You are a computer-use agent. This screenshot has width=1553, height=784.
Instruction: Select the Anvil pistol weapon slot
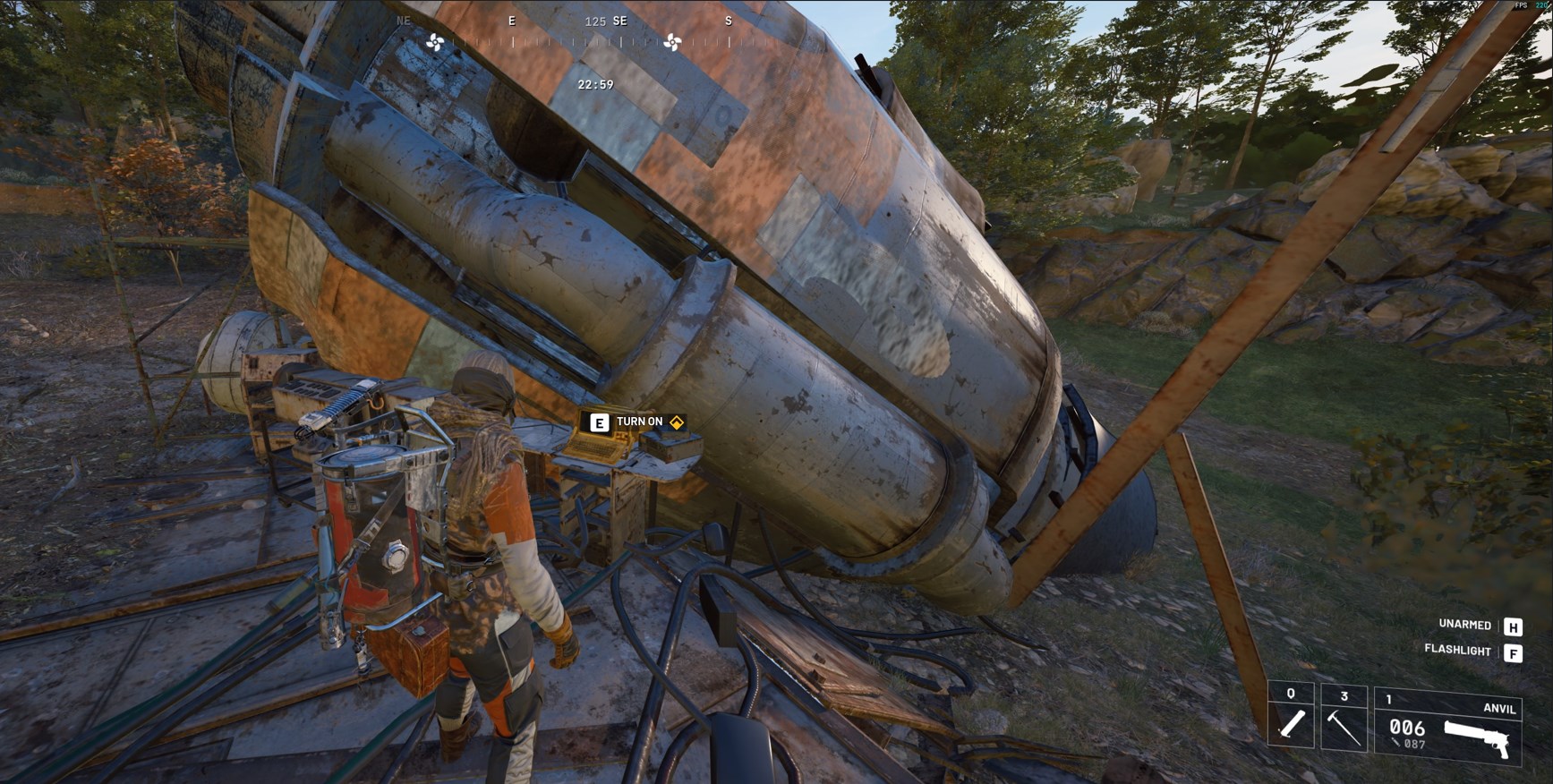coord(1447,729)
